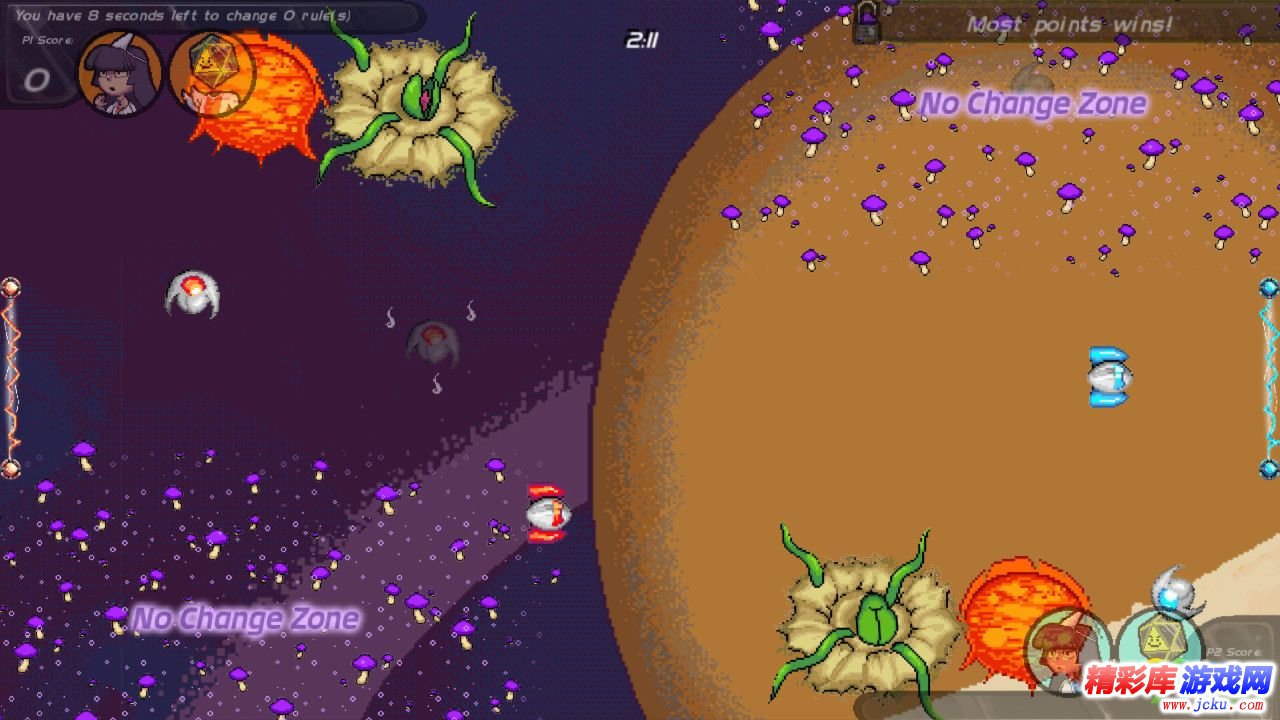This screenshot has width=1280, height=720.
Task: Open the jcku.com watermark link
Action: pyautogui.click(x=1180, y=688)
